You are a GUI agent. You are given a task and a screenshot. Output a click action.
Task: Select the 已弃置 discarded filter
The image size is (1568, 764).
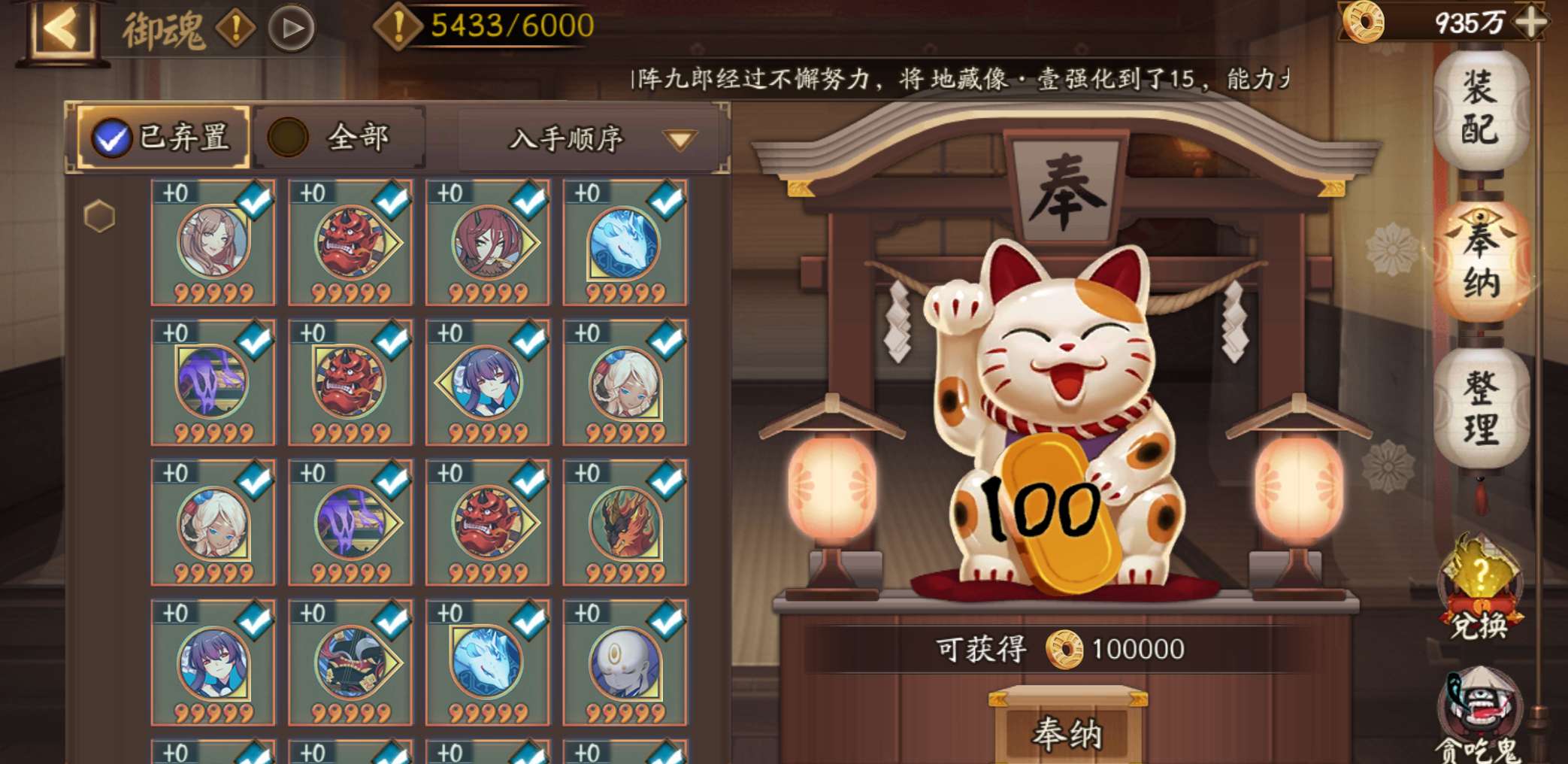pyautogui.click(x=162, y=137)
